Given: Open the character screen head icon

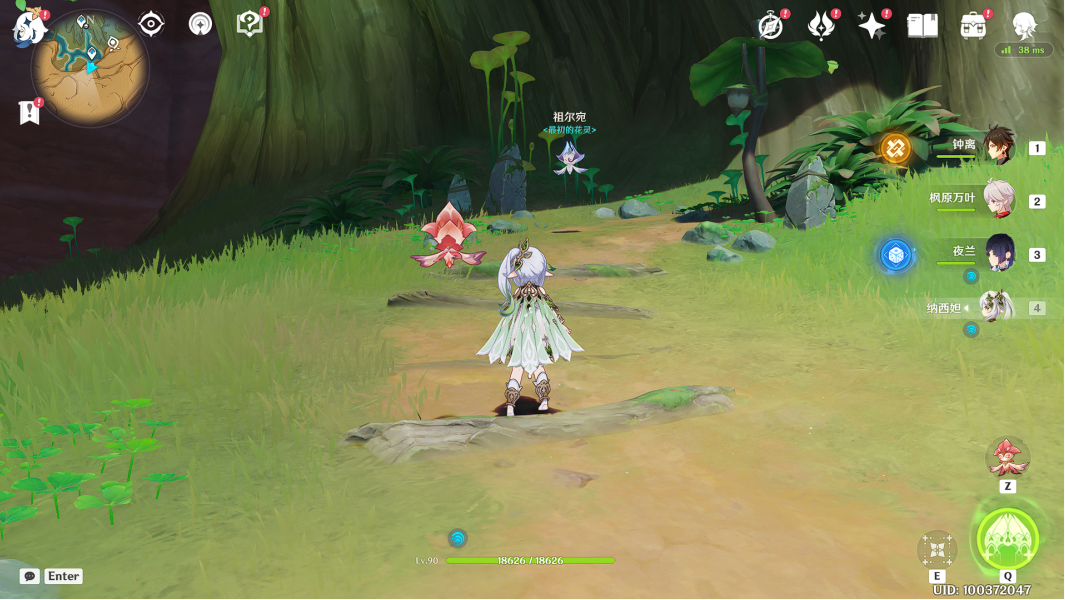Looking at the screenshot, I should click(x=1024, y=26).
